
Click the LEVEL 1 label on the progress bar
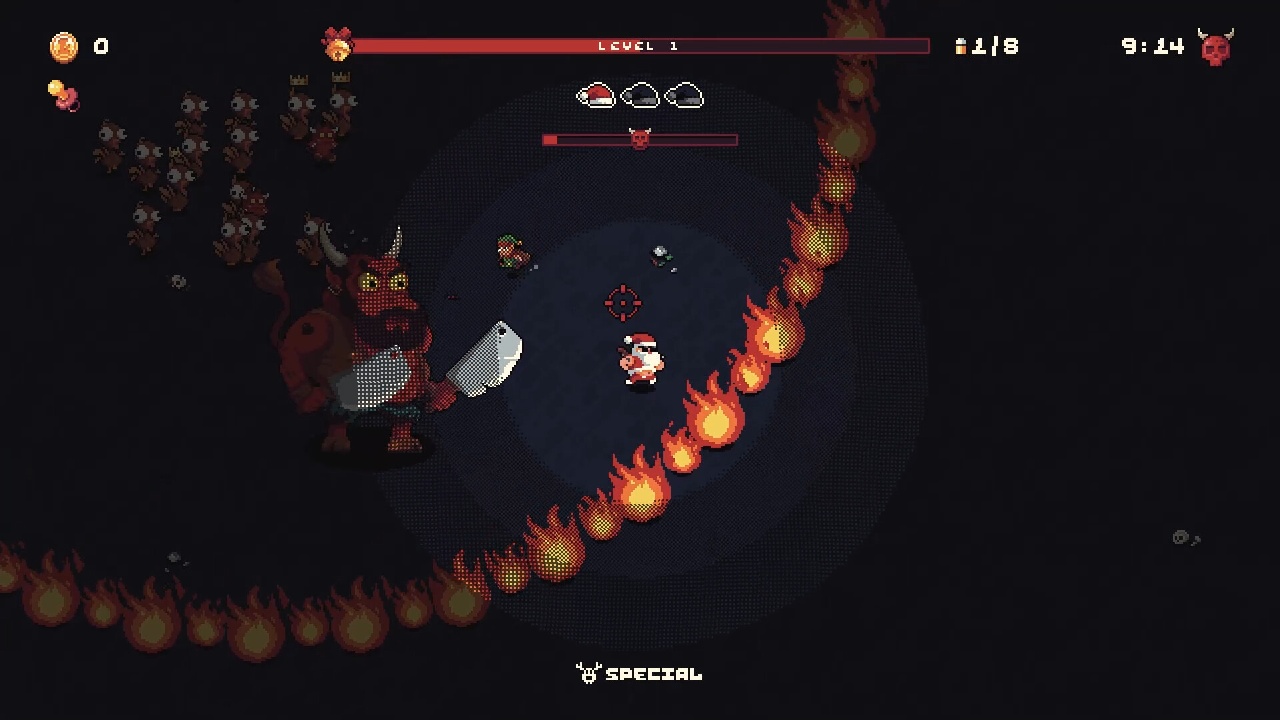tap(640, 45)
